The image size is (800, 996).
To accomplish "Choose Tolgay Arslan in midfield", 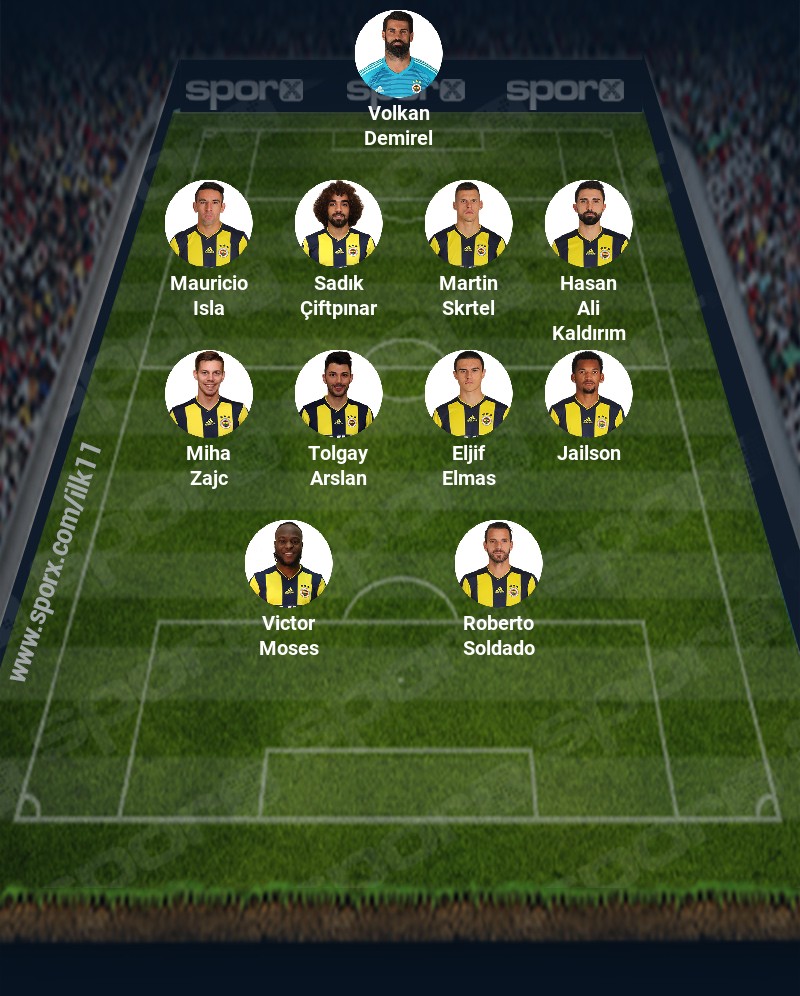I will 338,394.
